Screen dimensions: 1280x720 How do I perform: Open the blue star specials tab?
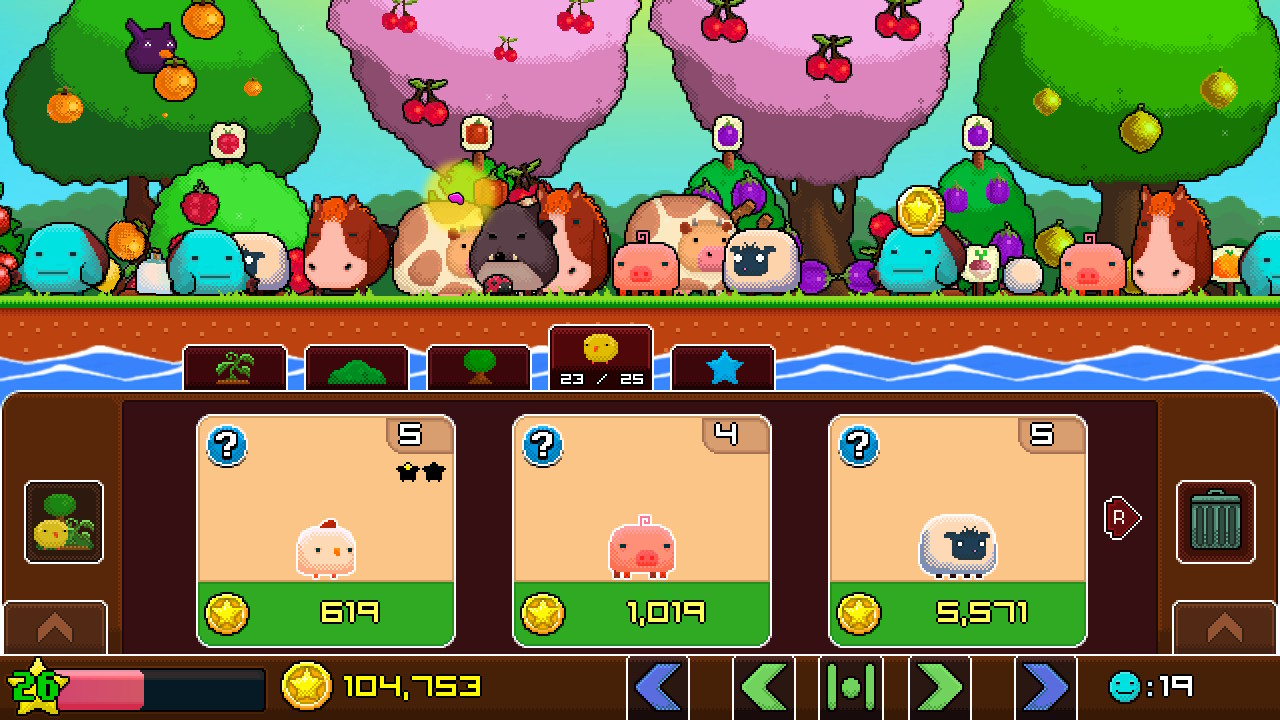722,366
